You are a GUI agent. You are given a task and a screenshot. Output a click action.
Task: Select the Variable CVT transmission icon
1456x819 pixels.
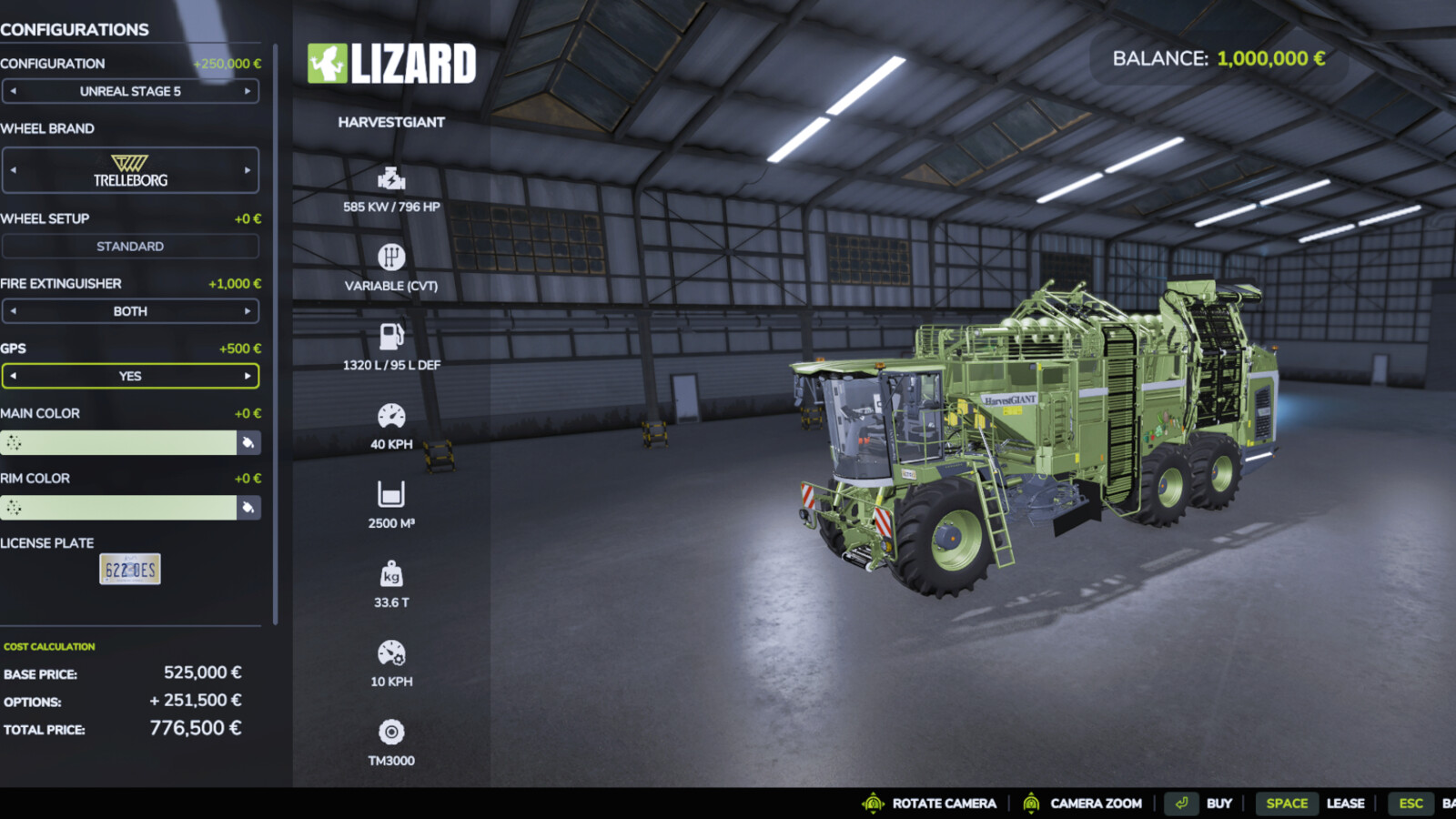tap(391, 258)
